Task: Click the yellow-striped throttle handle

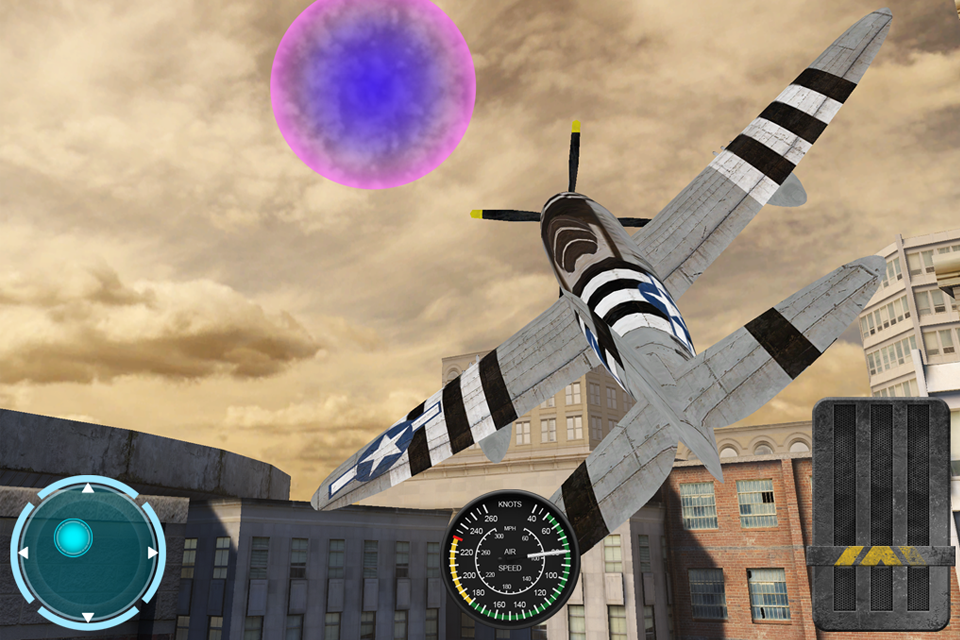Action: [x=880, y=555]
